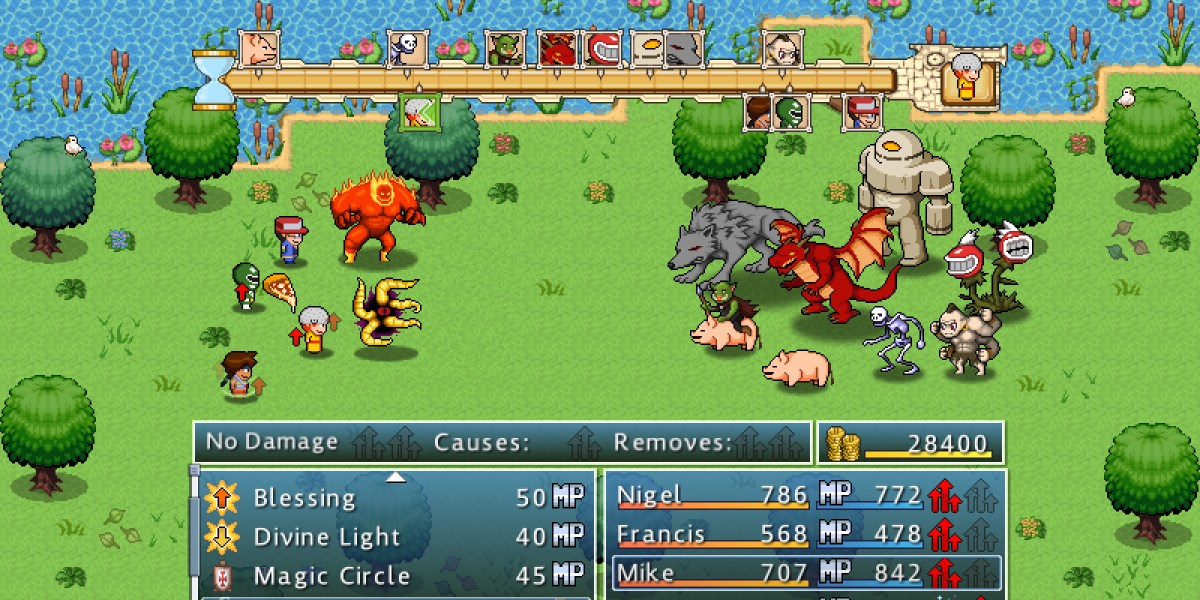Select the active grey-haired hero portrait
The image size is (1200, 600).
point(969,78)
